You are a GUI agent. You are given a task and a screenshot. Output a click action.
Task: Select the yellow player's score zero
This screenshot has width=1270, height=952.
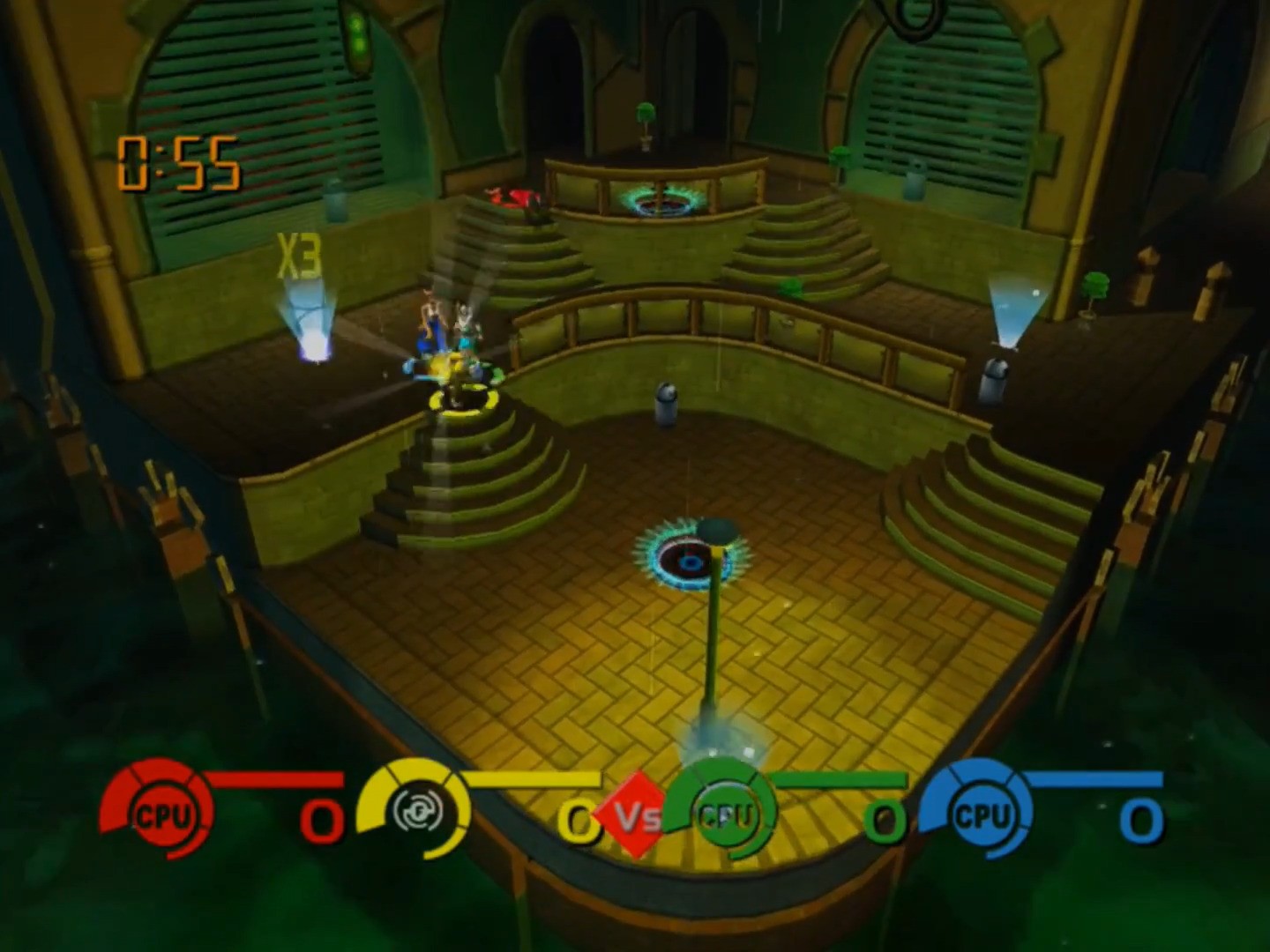[x=579, y=820]
